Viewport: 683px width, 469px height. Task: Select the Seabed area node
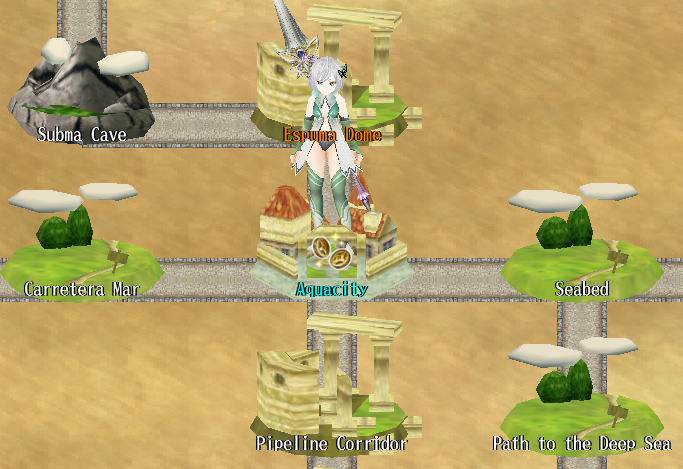point(581,250)
